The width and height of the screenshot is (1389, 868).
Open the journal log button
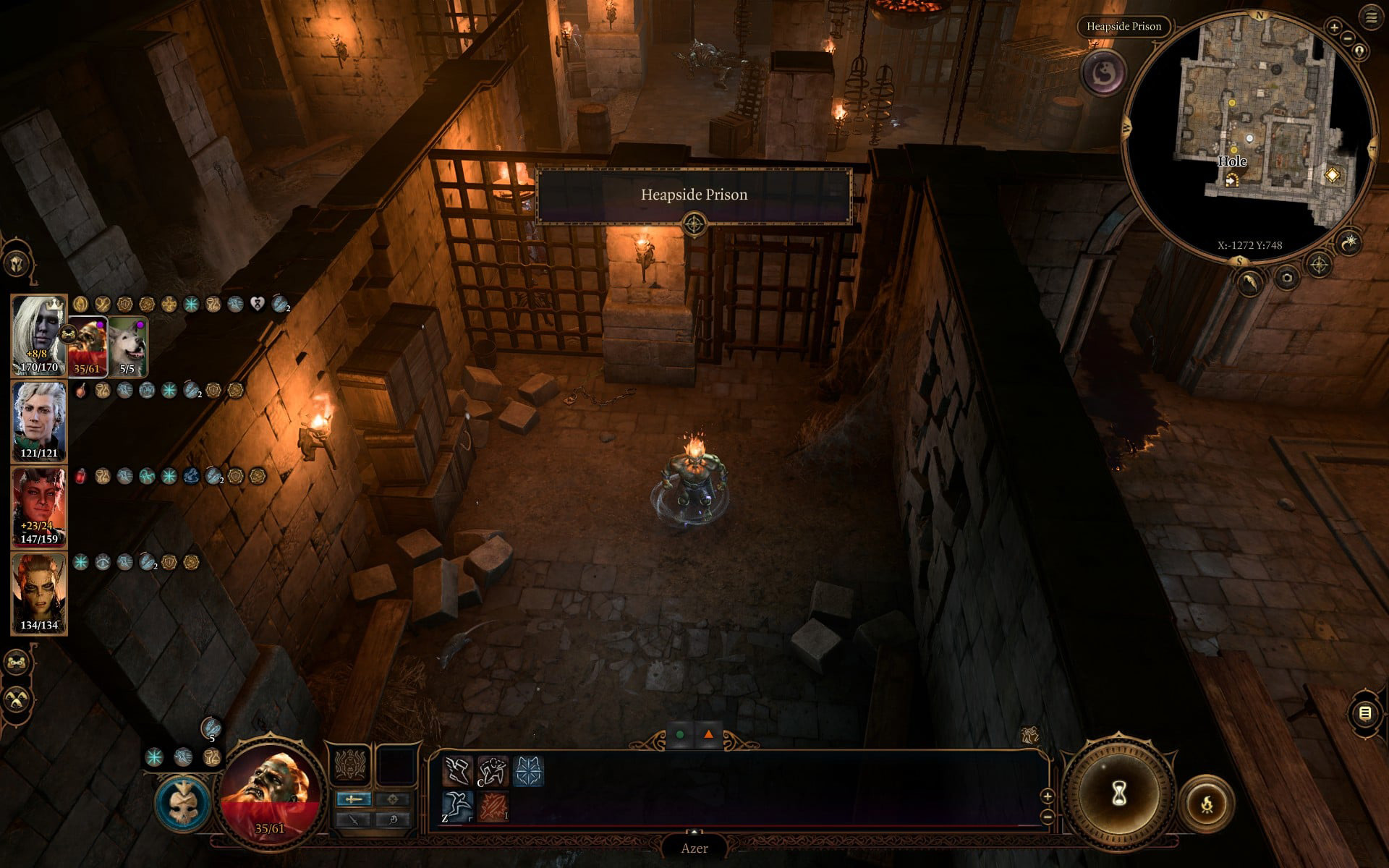pyautogui.click(x=1365, y=714)
